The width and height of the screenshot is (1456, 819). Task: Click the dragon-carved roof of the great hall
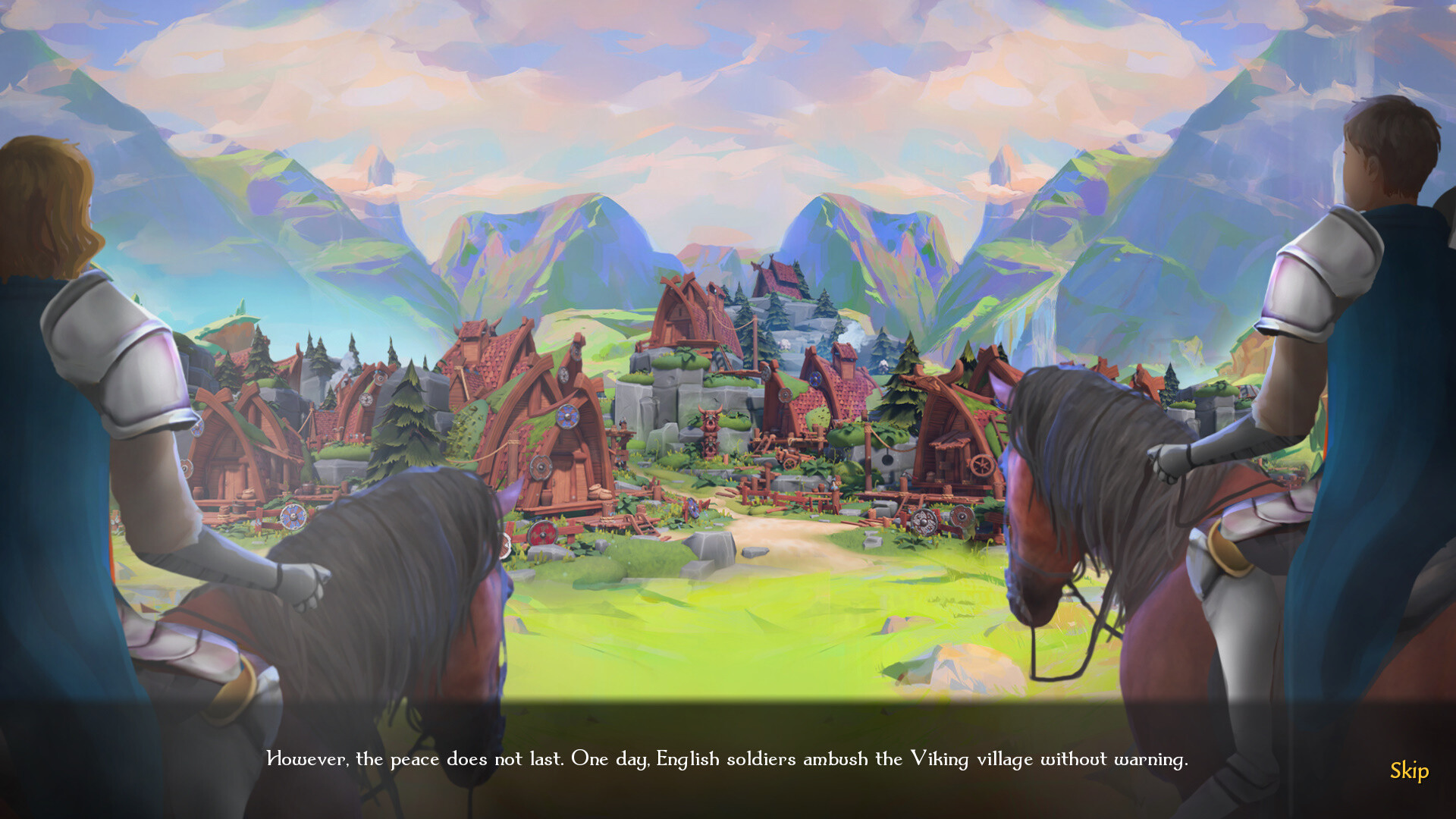coord(773,273)
